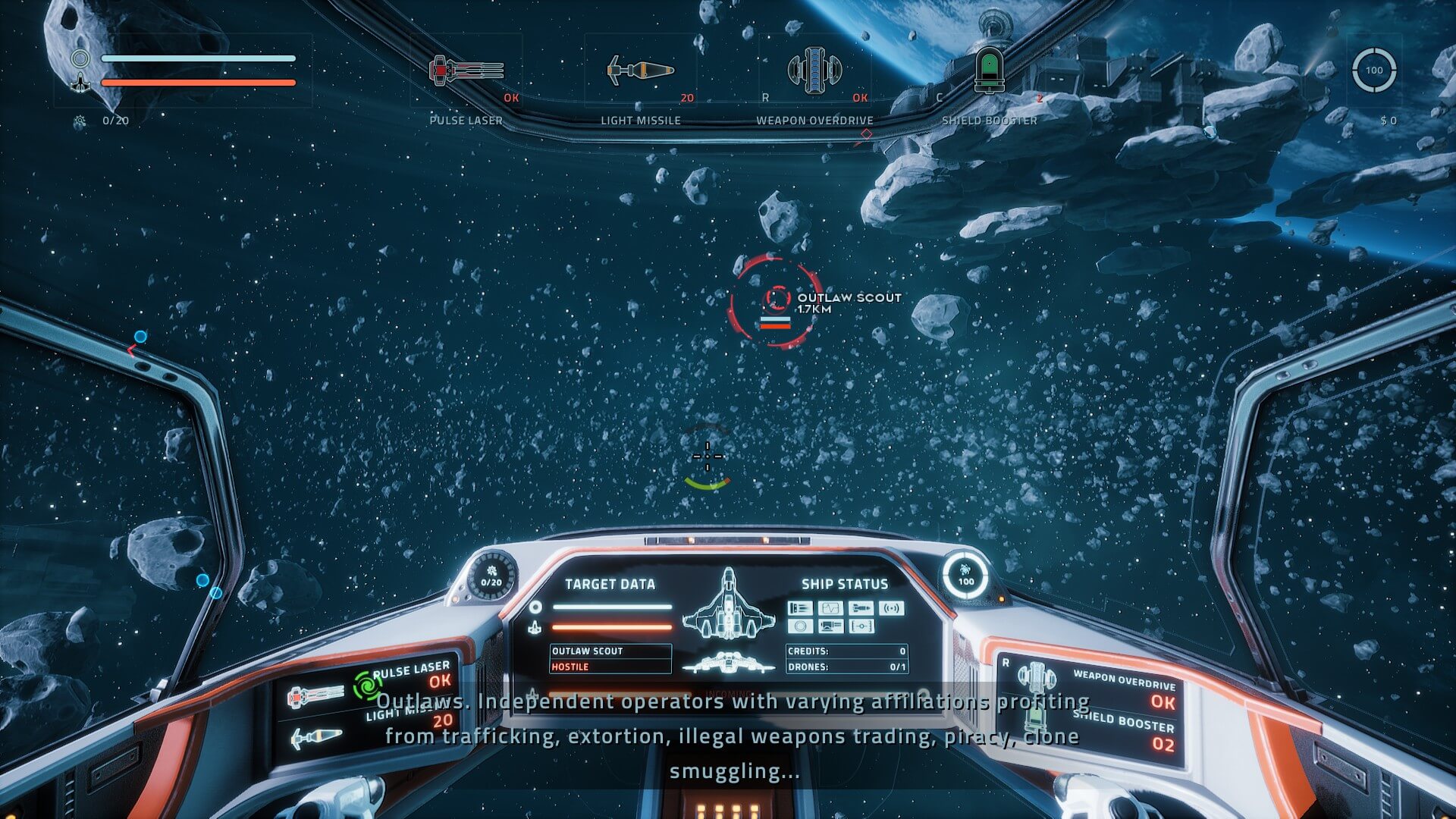1456x819 pixels.
Task: Activate Weapon Overdrive in the top device bar
Action: pos(814,71)
